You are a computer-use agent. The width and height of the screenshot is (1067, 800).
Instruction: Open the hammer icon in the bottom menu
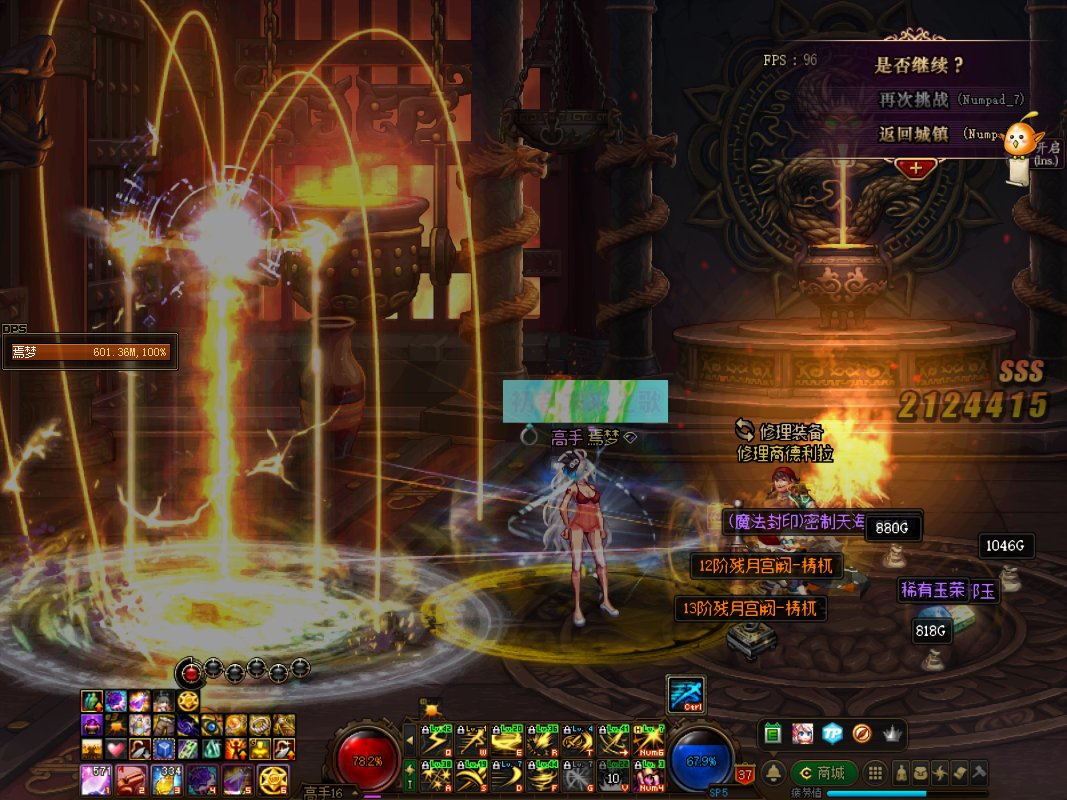pyautogui.click(x=980, y=772)
